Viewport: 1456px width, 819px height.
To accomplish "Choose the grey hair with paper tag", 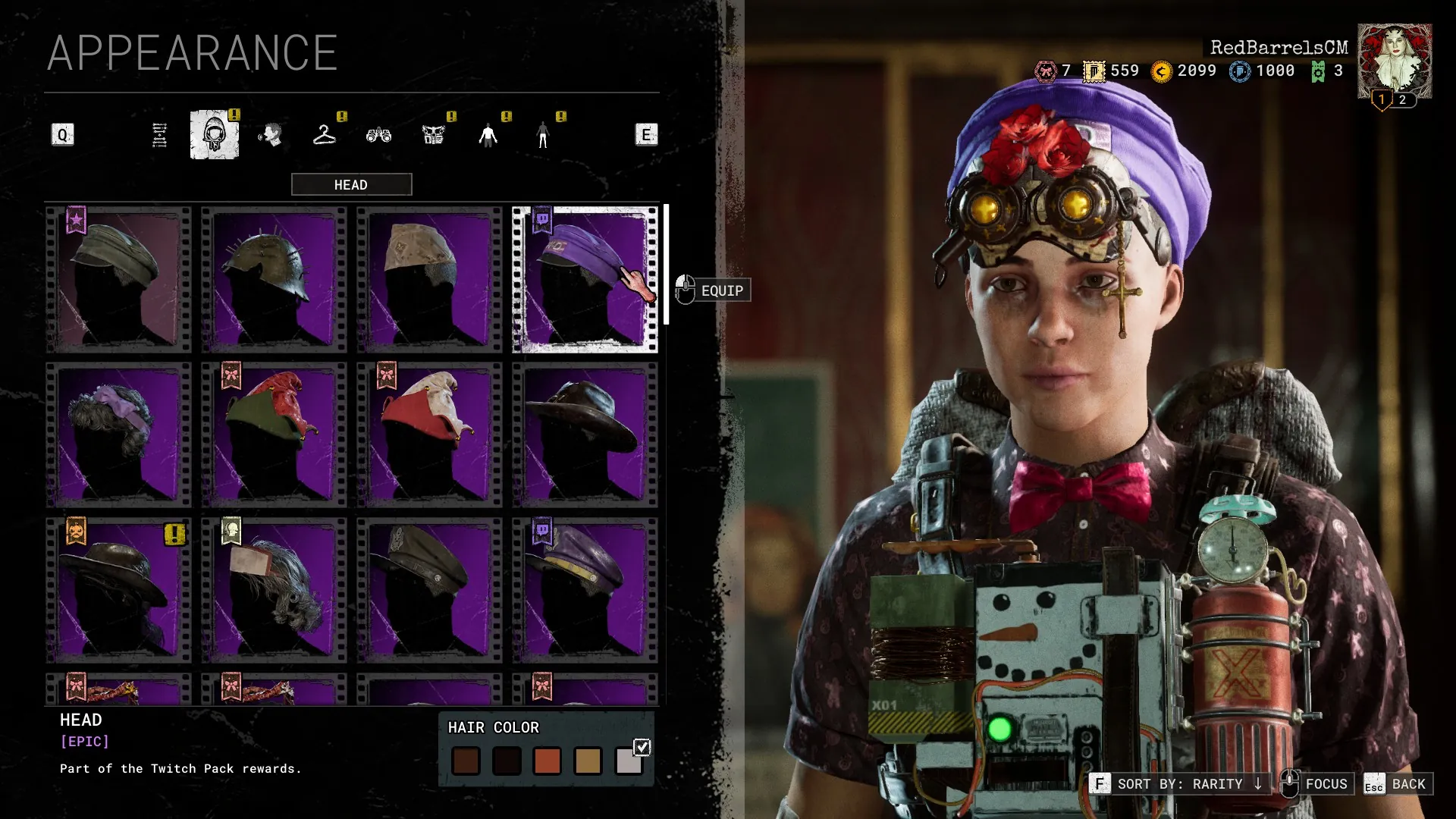I will click(x=275, y=590).
